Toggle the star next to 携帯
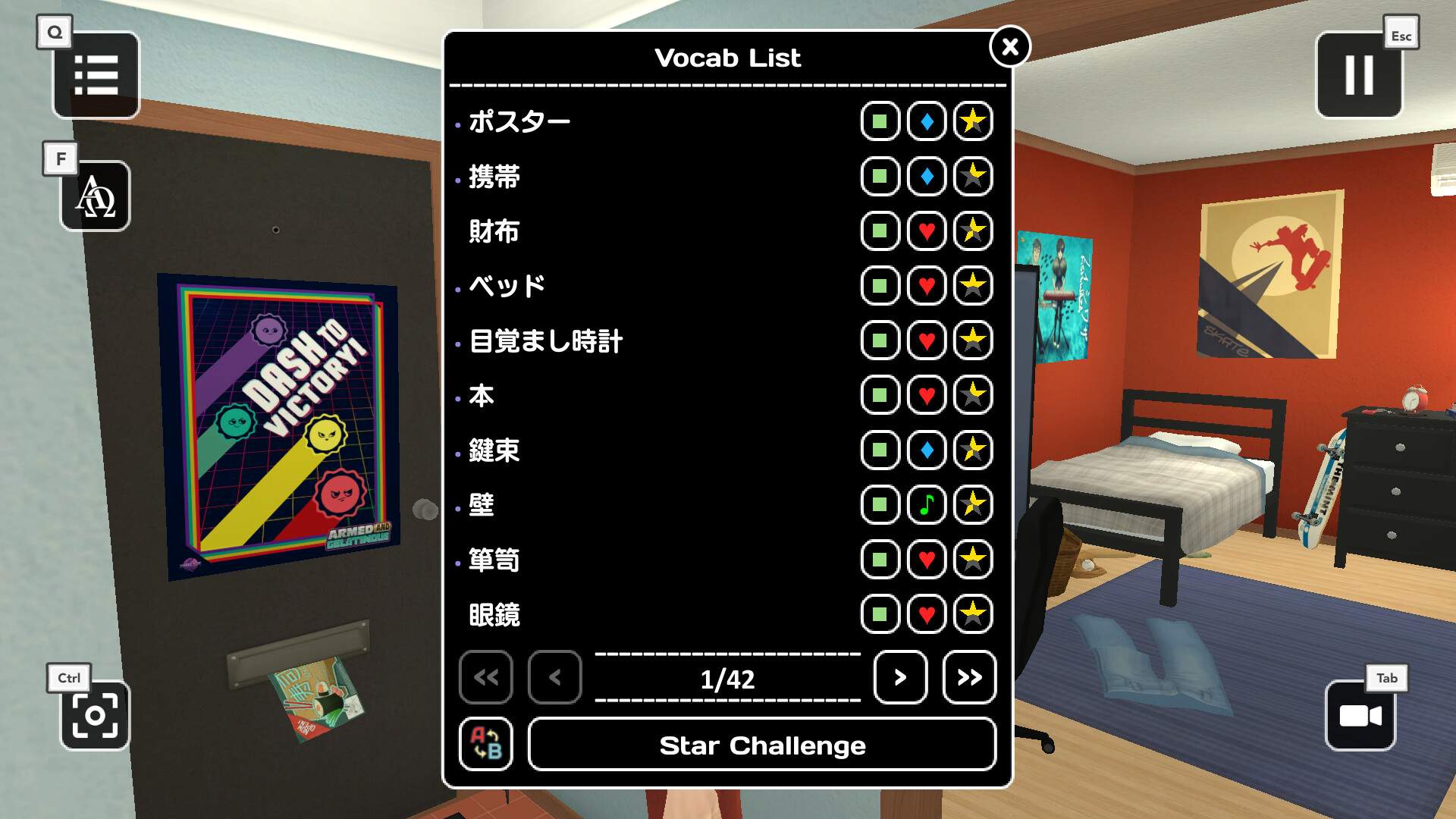This screenshot has height=819, width=1456. click(x=972, y=176)
